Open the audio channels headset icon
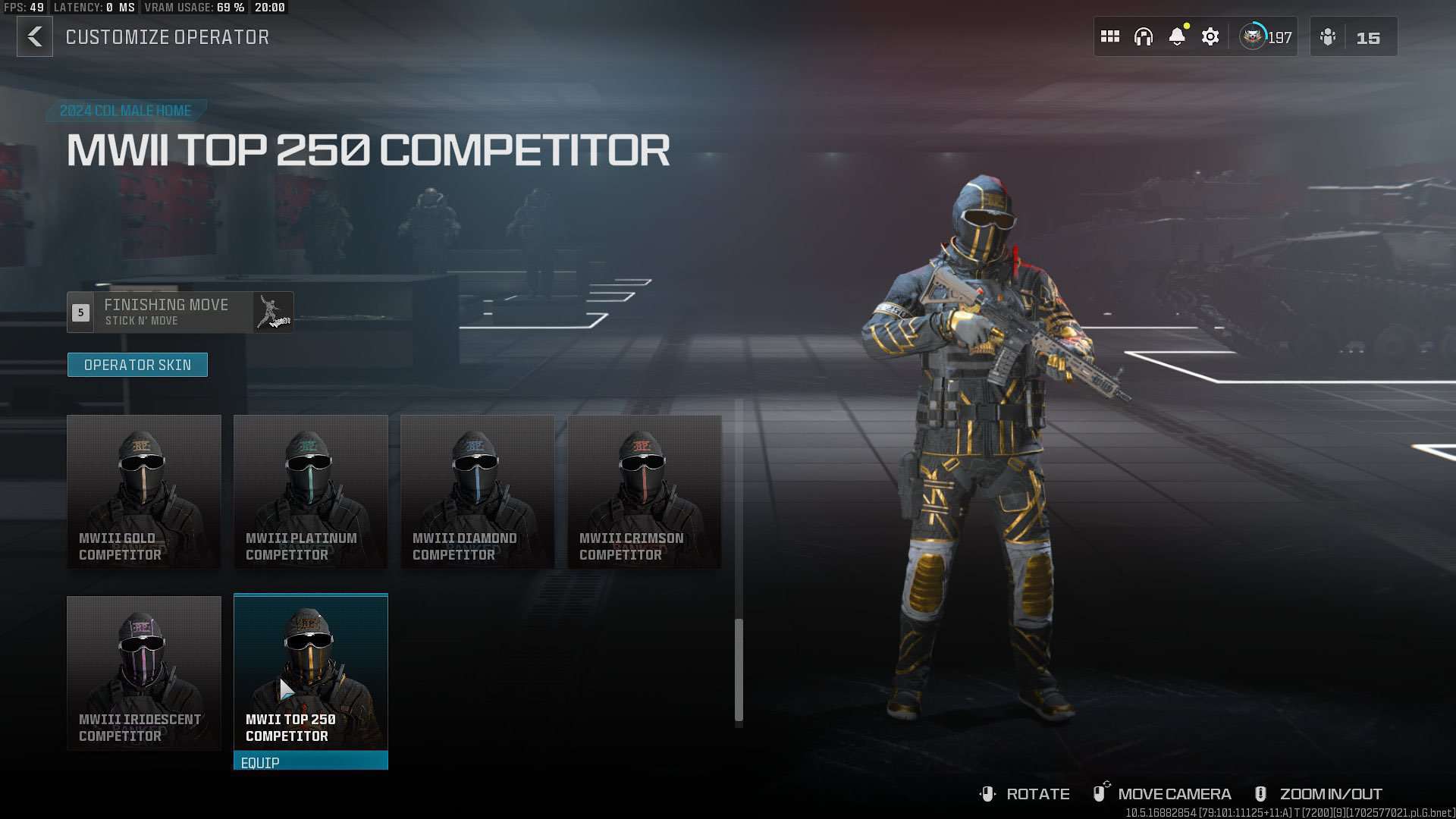Screen dimensions: 1456x819 point(1144,36)
